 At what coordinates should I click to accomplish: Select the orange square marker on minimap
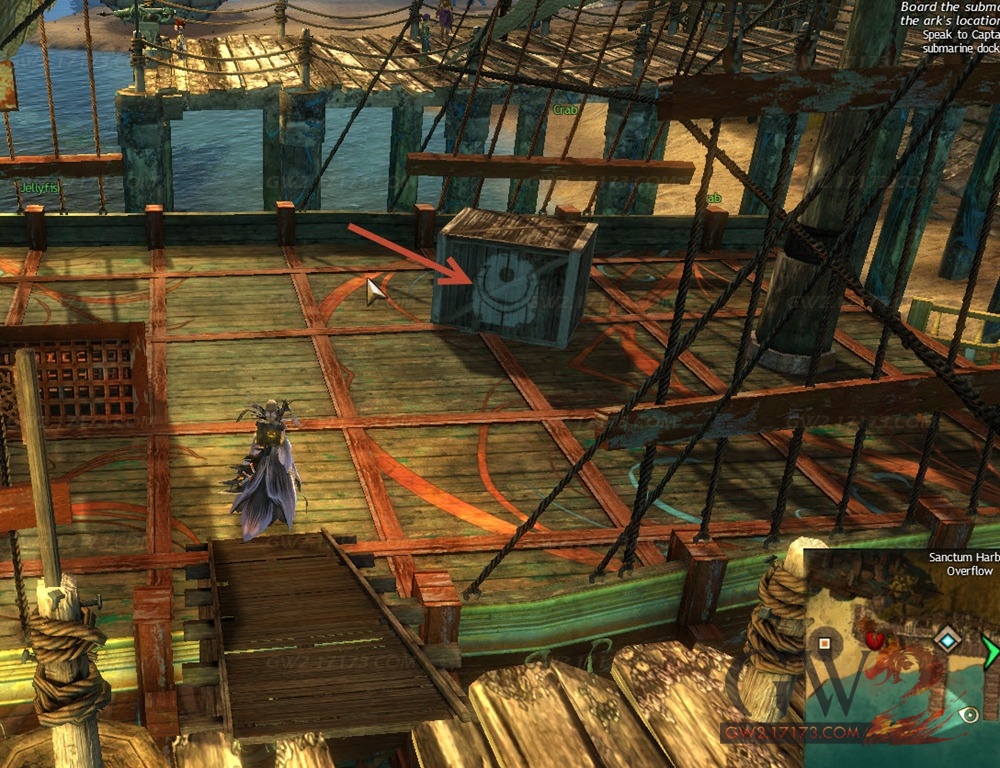pos(824,643)
